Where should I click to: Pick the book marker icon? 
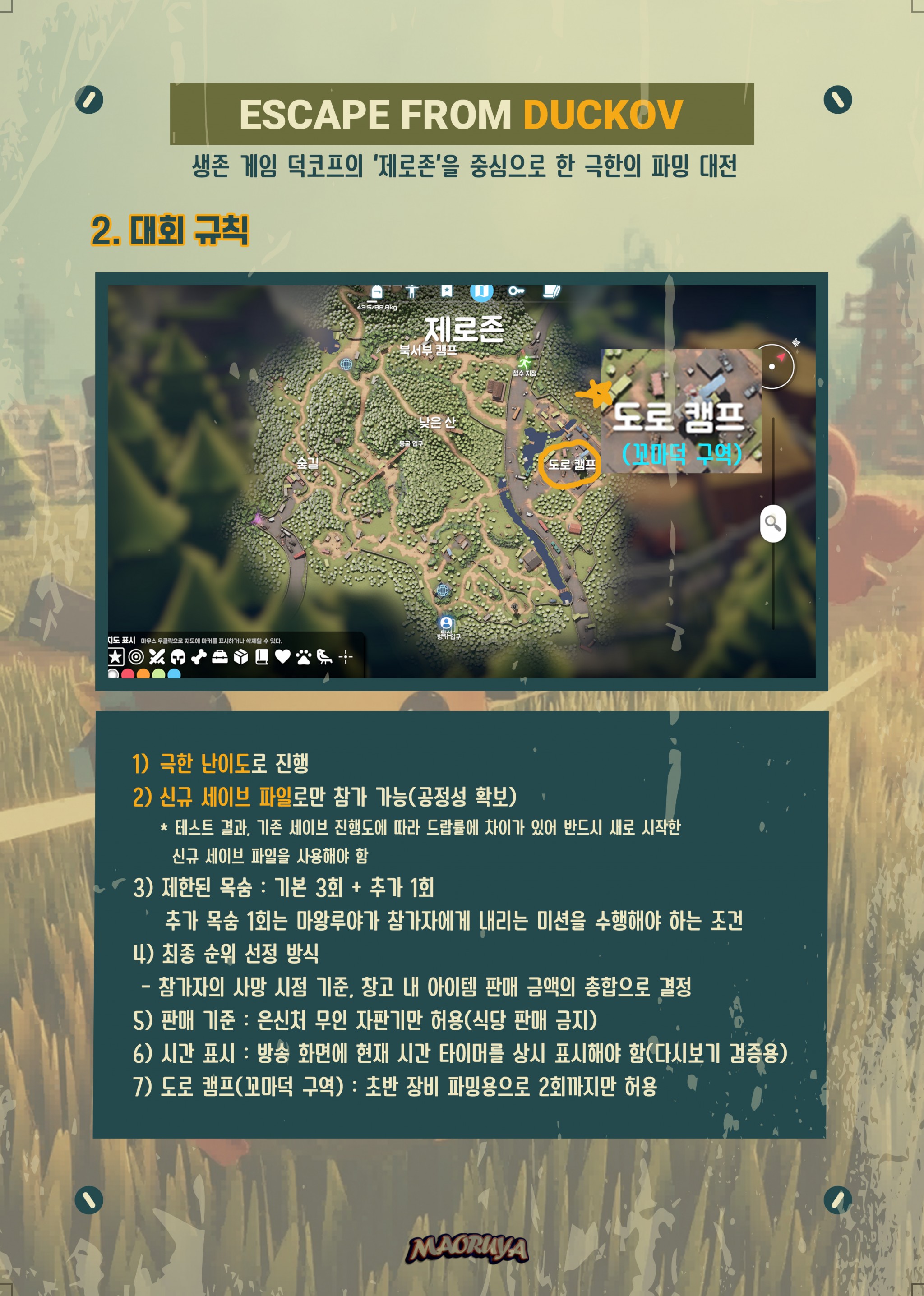click(x=262, y=657)
